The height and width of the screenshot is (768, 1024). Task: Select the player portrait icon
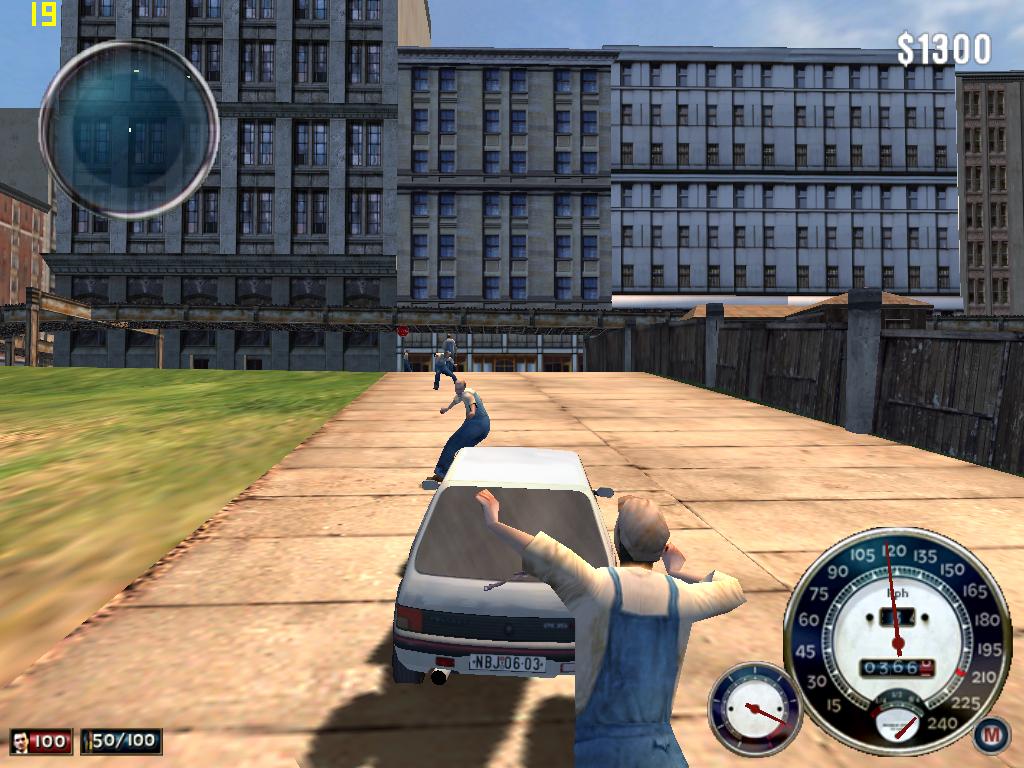21,742
